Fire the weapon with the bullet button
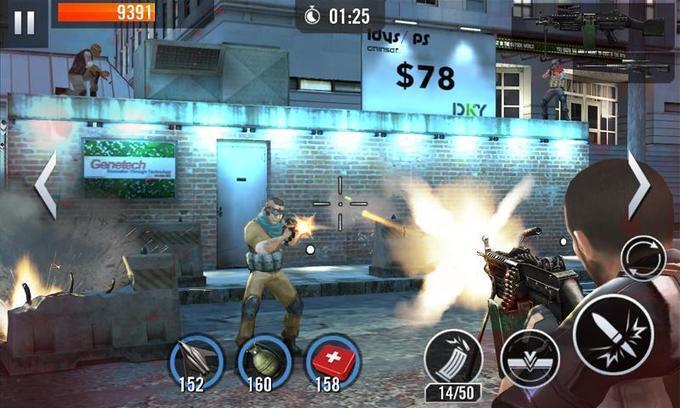The height and width of the screenshot is (408, 680). click(614, 334)
